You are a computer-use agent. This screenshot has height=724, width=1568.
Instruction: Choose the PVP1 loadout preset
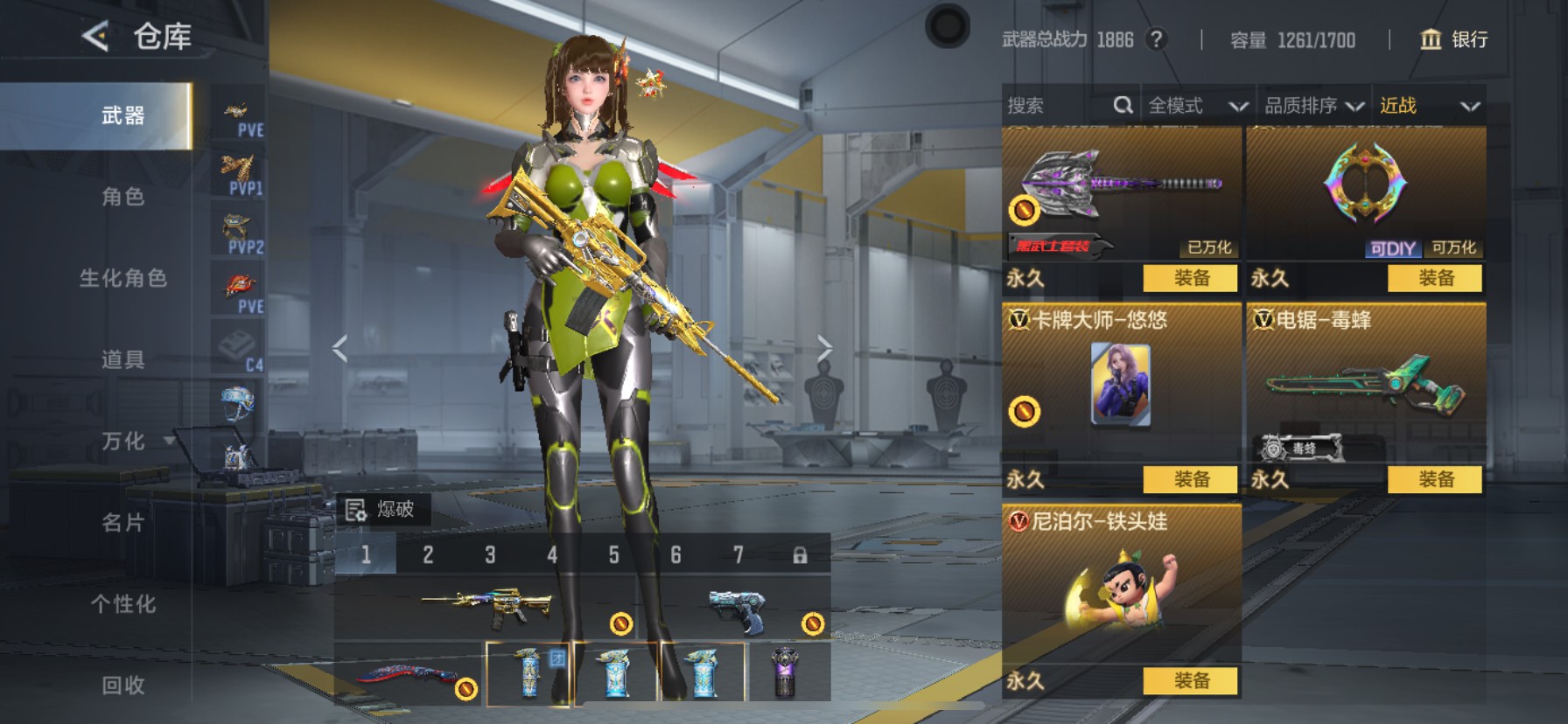[x=238, y=173]
